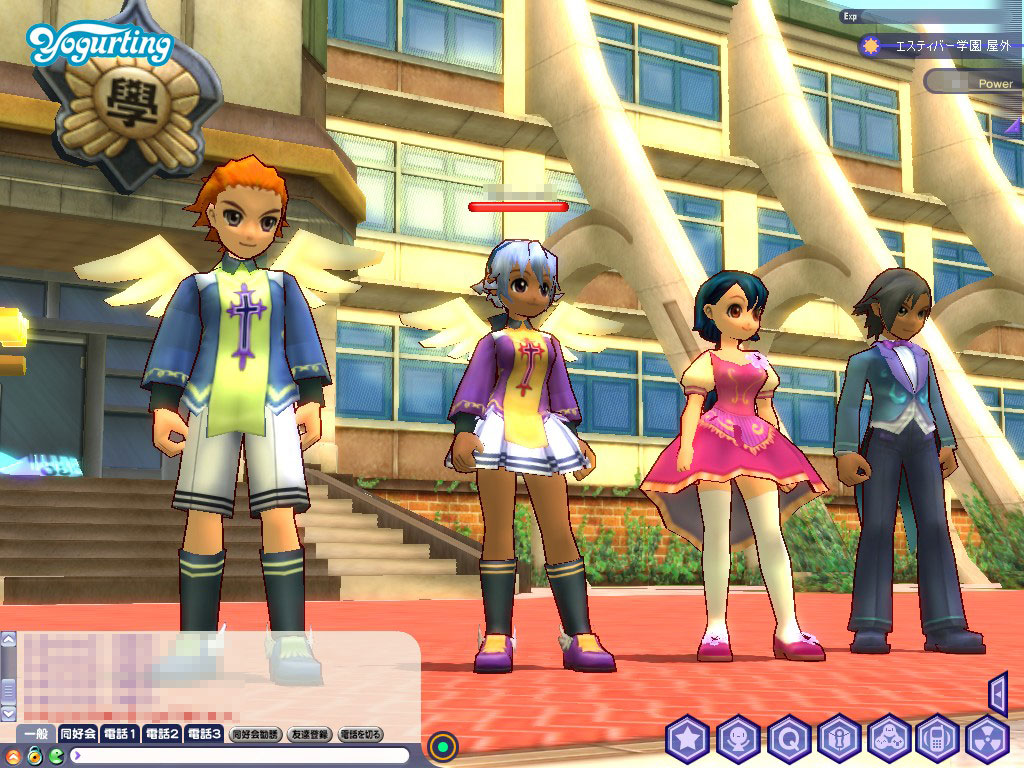Collapse the hexagon menu bar with the arrow
The width and height of the screenshot is (1024, 768).
(997, 693)
